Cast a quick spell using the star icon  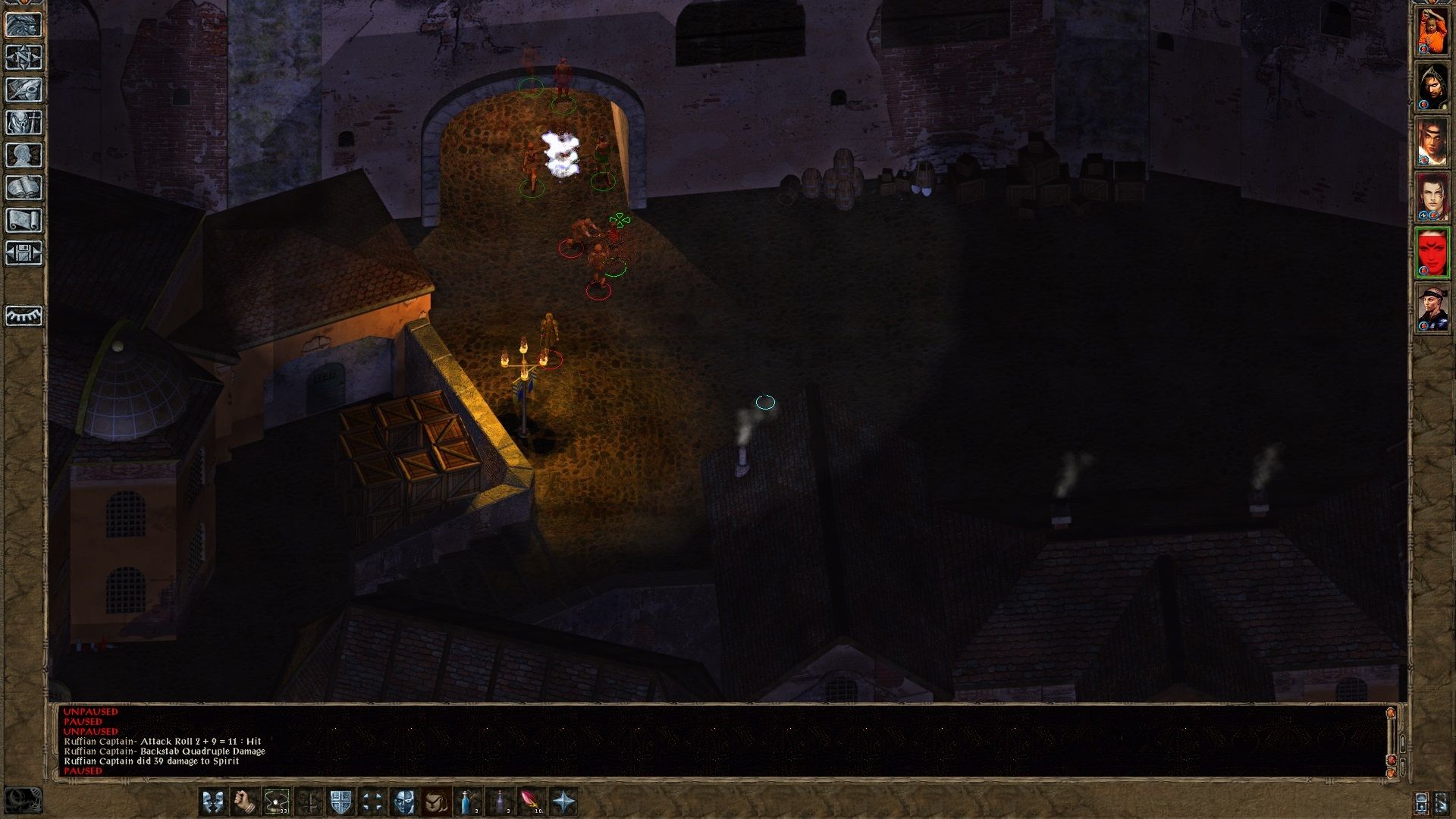pyautogui.click(x=563, y=802)
